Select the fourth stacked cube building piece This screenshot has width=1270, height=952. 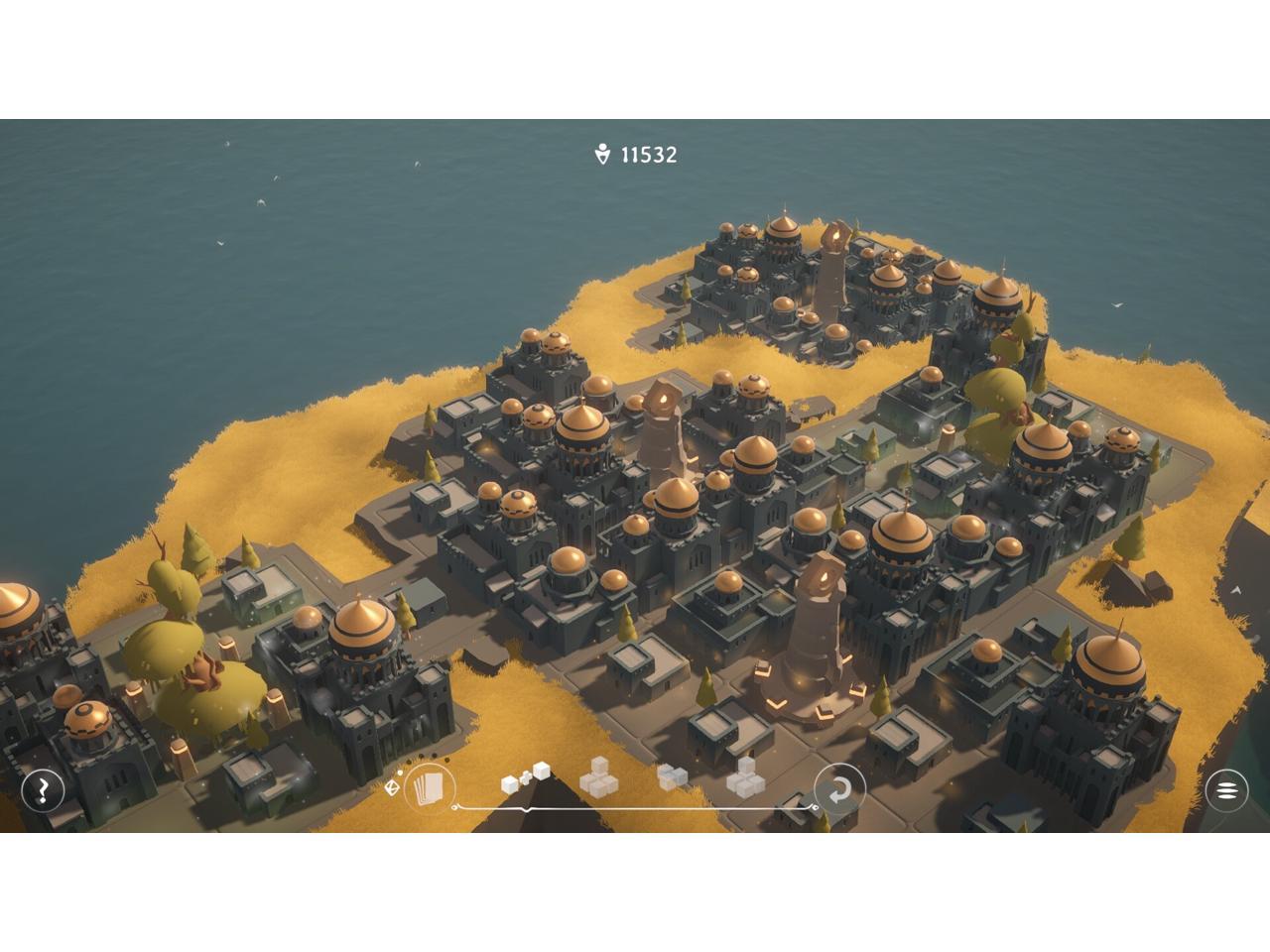pos(745,777)
